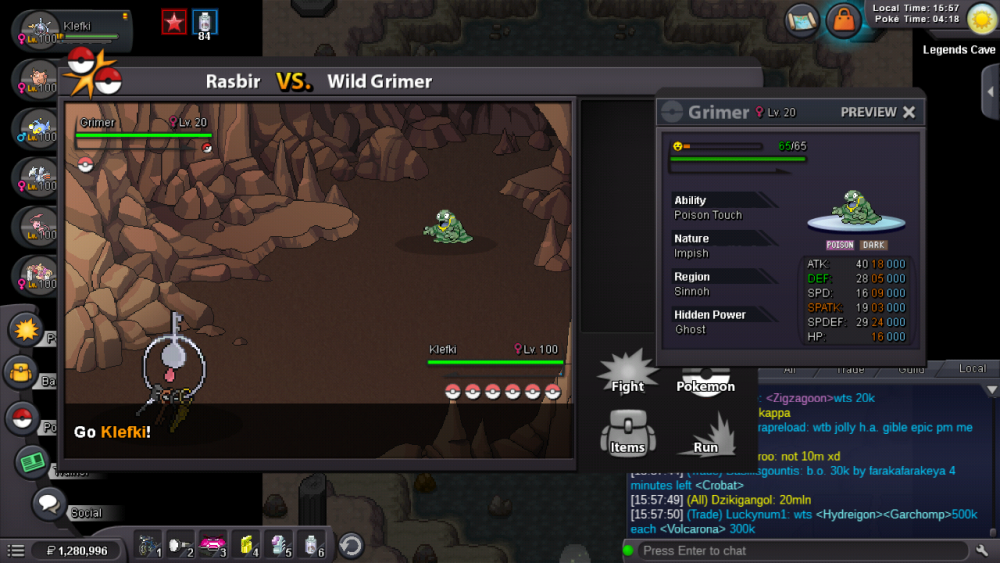Open the world map icon
This screenshot has width=1000, height=563.
(801, 19)
